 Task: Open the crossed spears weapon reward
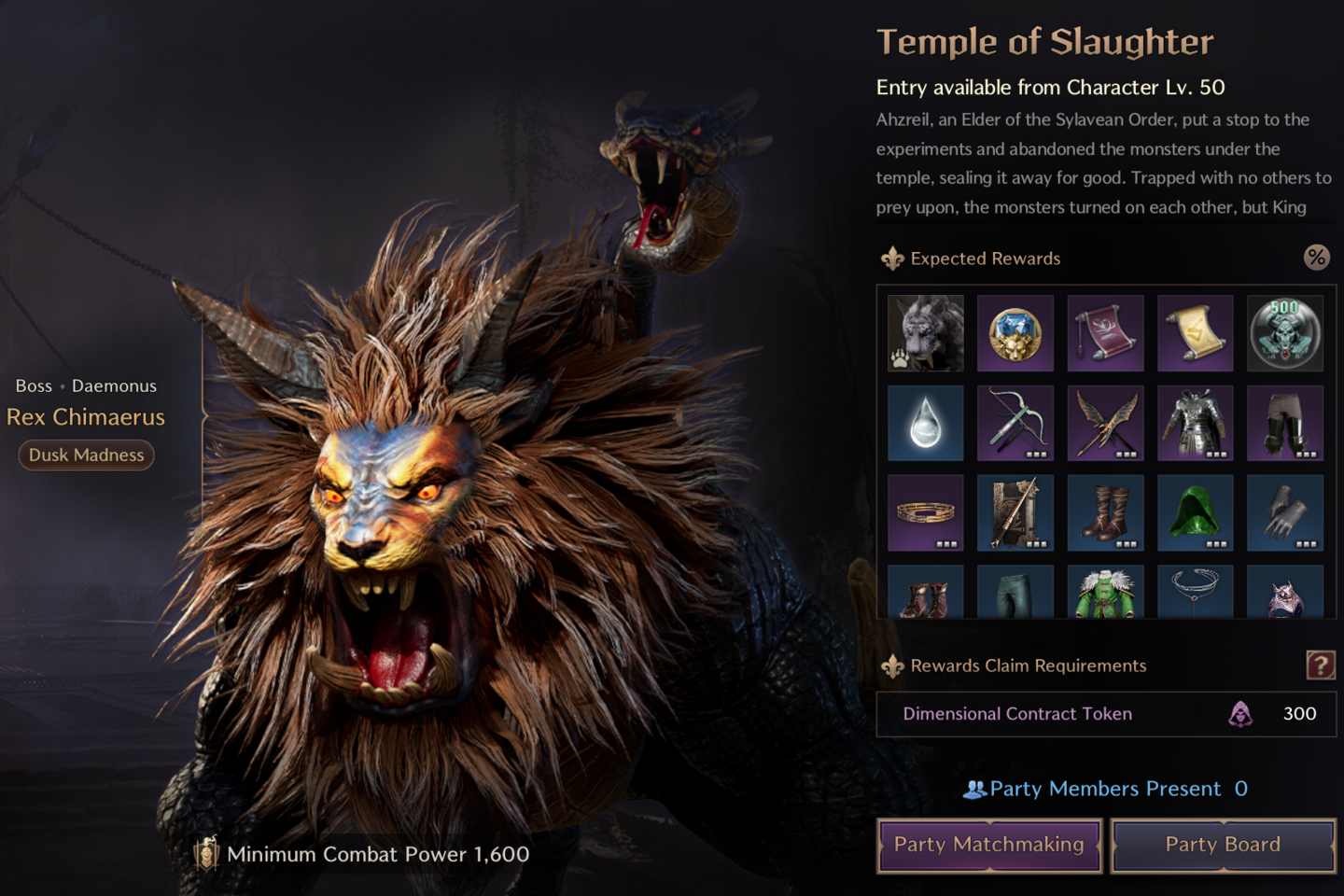1106,424
